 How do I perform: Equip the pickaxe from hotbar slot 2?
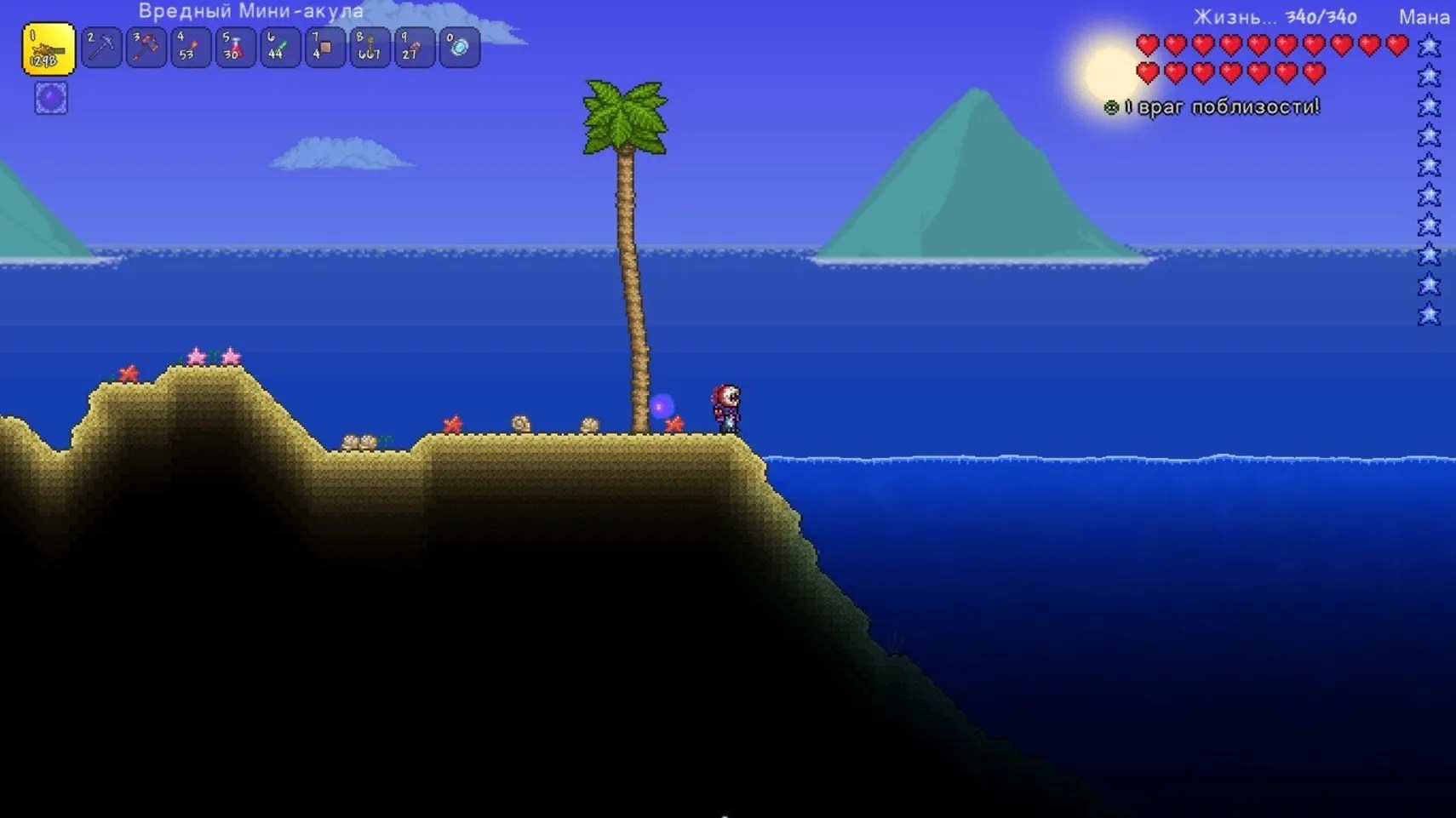point(100,48)
